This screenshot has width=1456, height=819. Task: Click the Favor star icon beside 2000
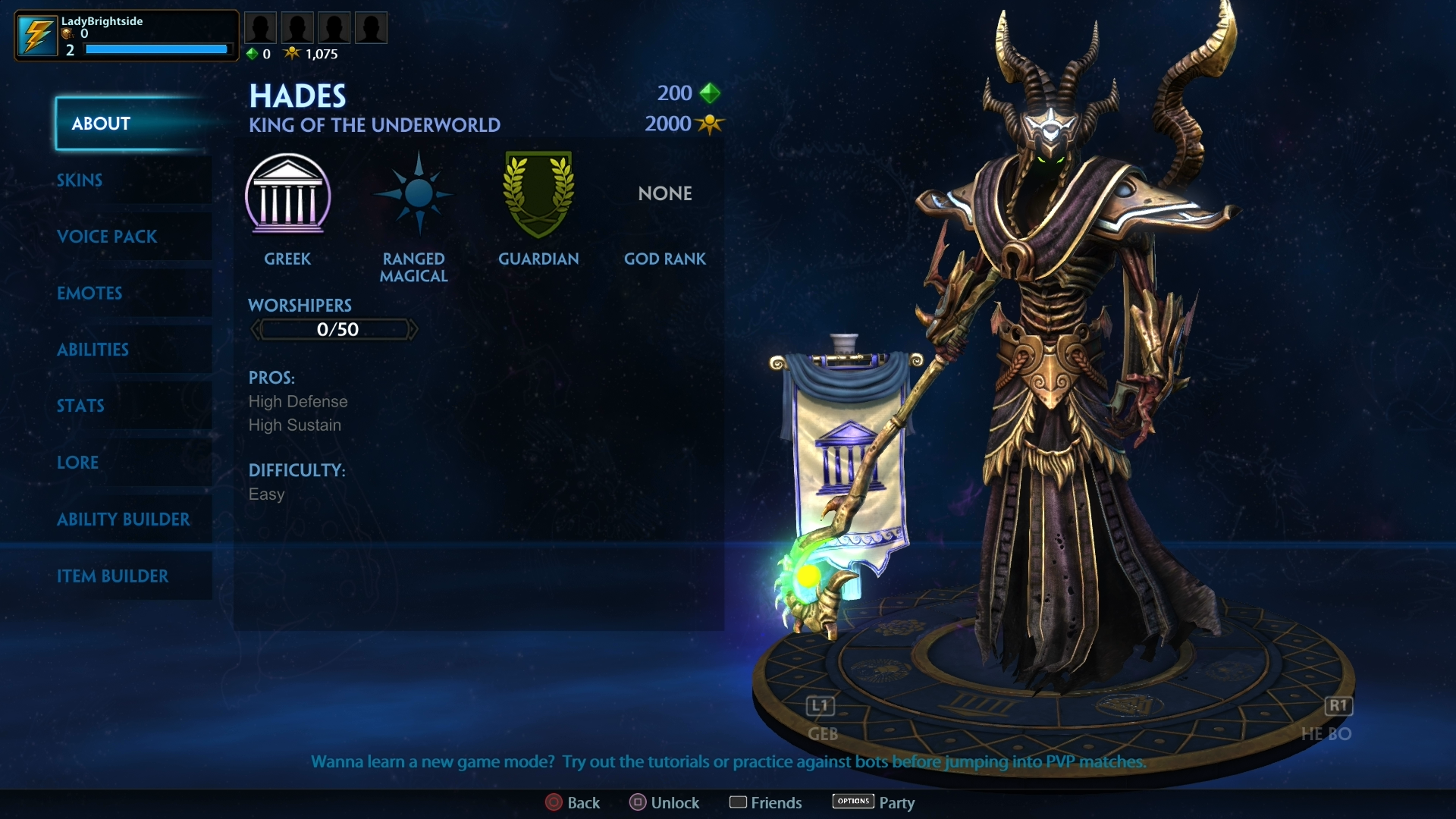click(x=710, y=124)
